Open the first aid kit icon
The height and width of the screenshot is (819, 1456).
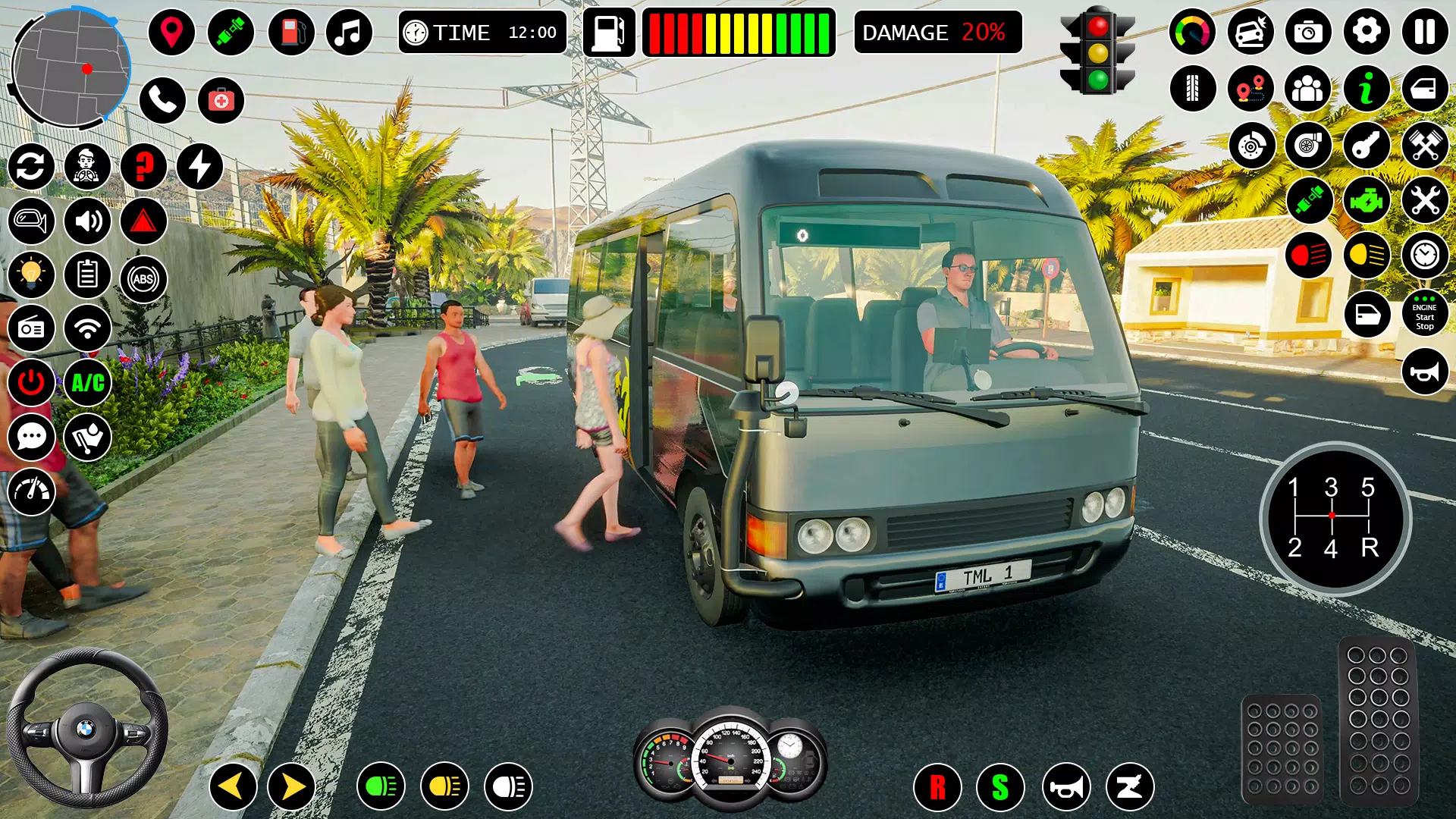click(x=221, y=100)
